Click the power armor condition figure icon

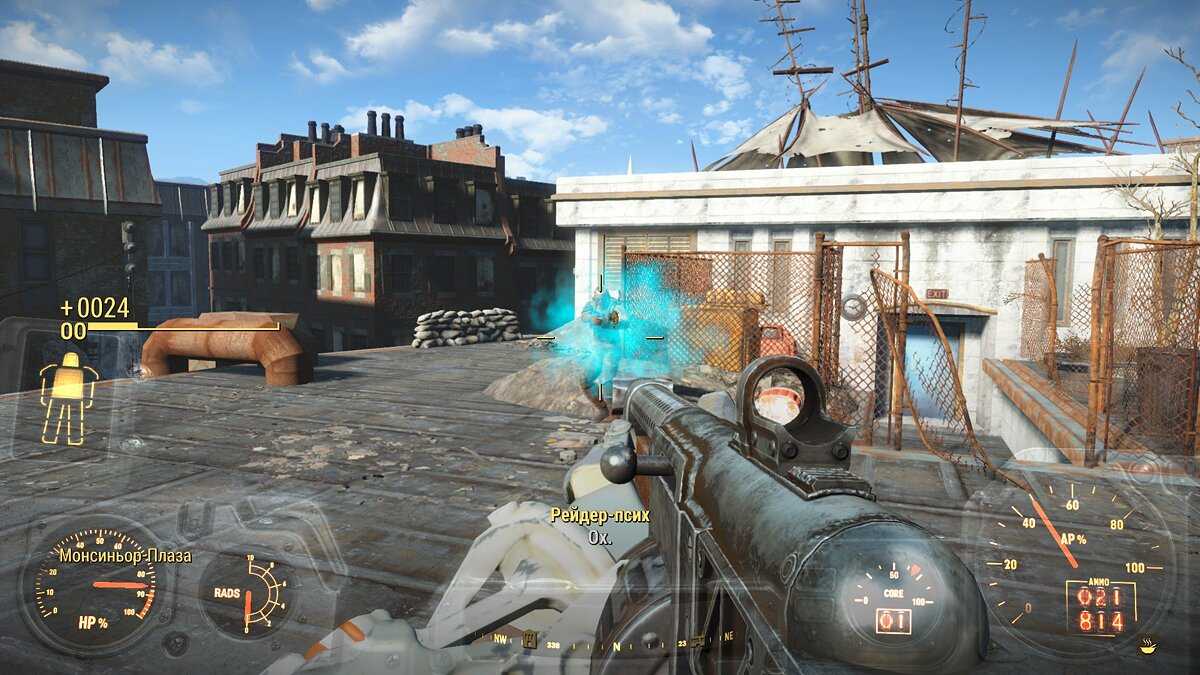(x=68, y=397)
